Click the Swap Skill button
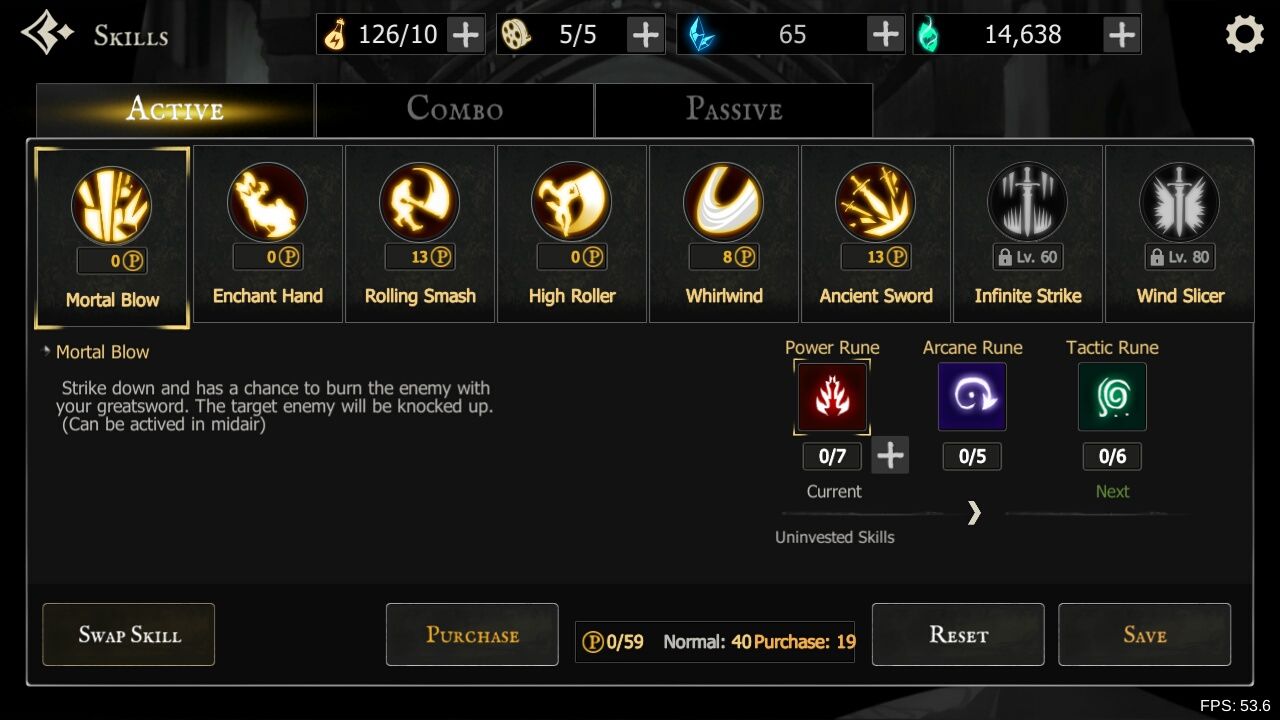Screen dimensions: 1280x720 pyautogui.click(x=129, y=634)
